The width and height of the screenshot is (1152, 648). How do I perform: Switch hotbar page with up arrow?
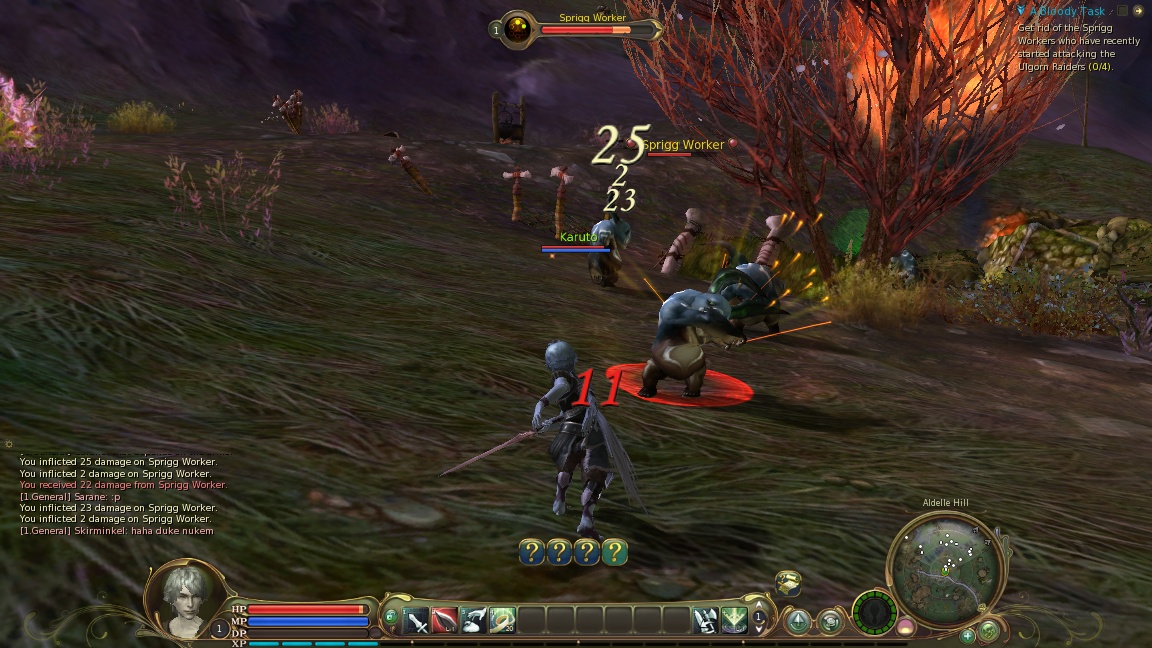click(759, 606)
